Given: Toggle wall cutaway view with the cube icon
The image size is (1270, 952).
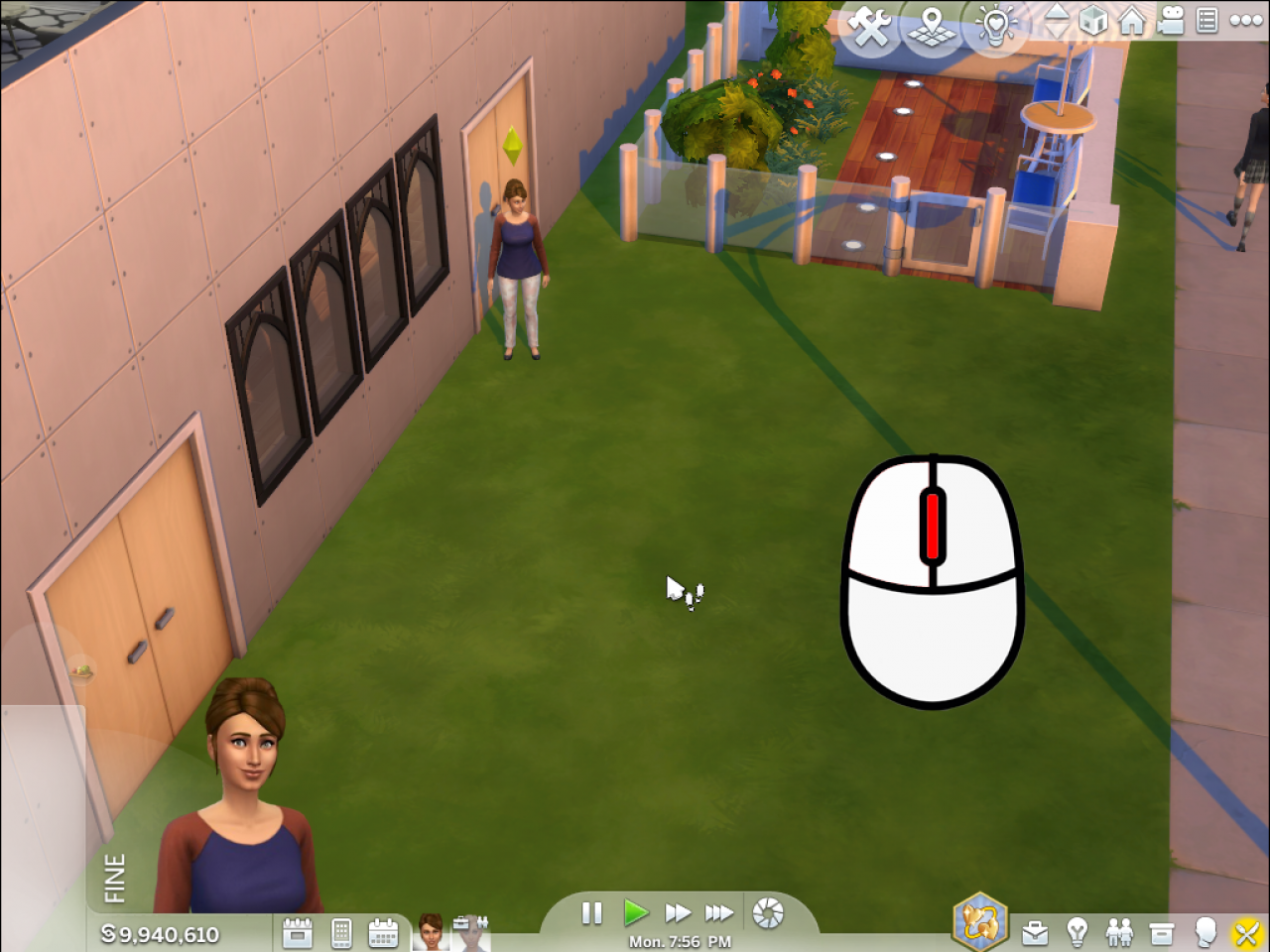Looking at the screenshot, I should [1092, 22].
